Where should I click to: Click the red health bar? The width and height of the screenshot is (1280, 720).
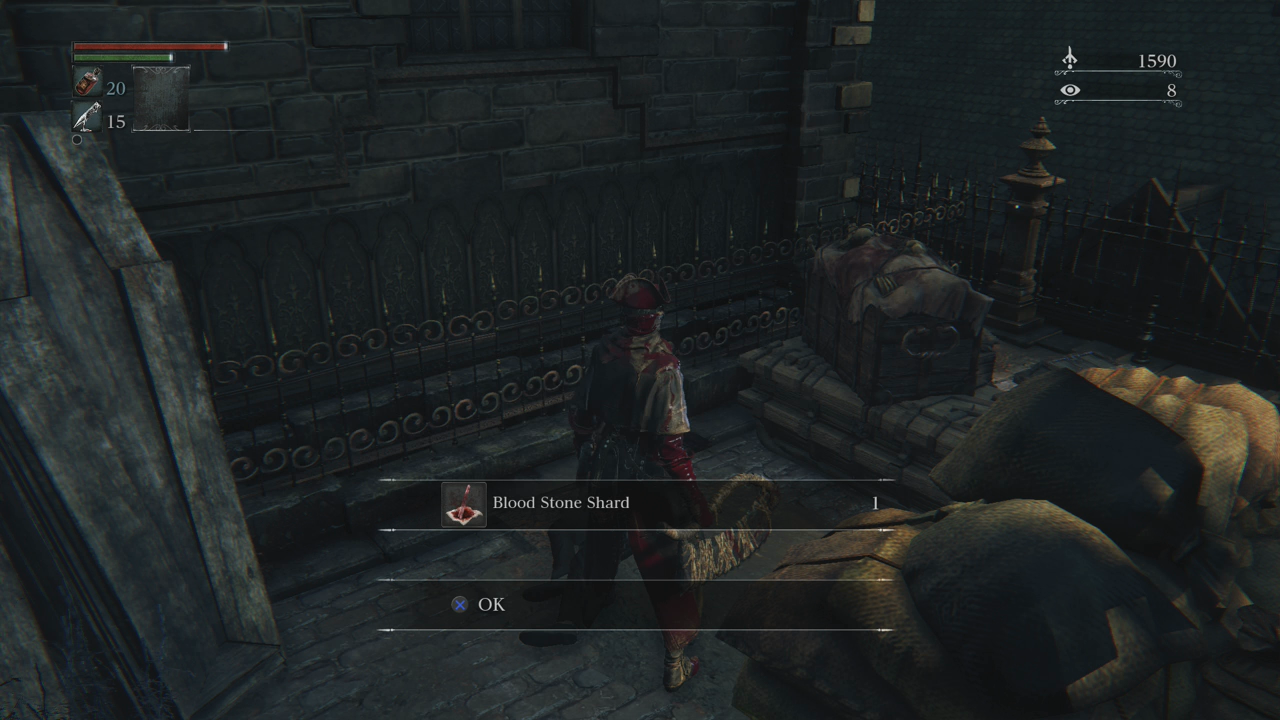coord(150,46)
